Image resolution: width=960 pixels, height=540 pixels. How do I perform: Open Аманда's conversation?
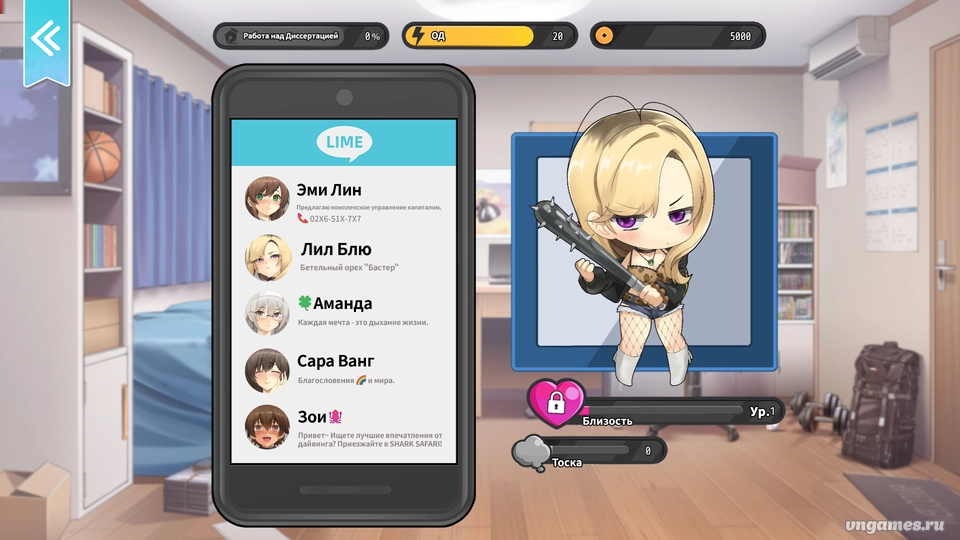[x=343, y=312]
